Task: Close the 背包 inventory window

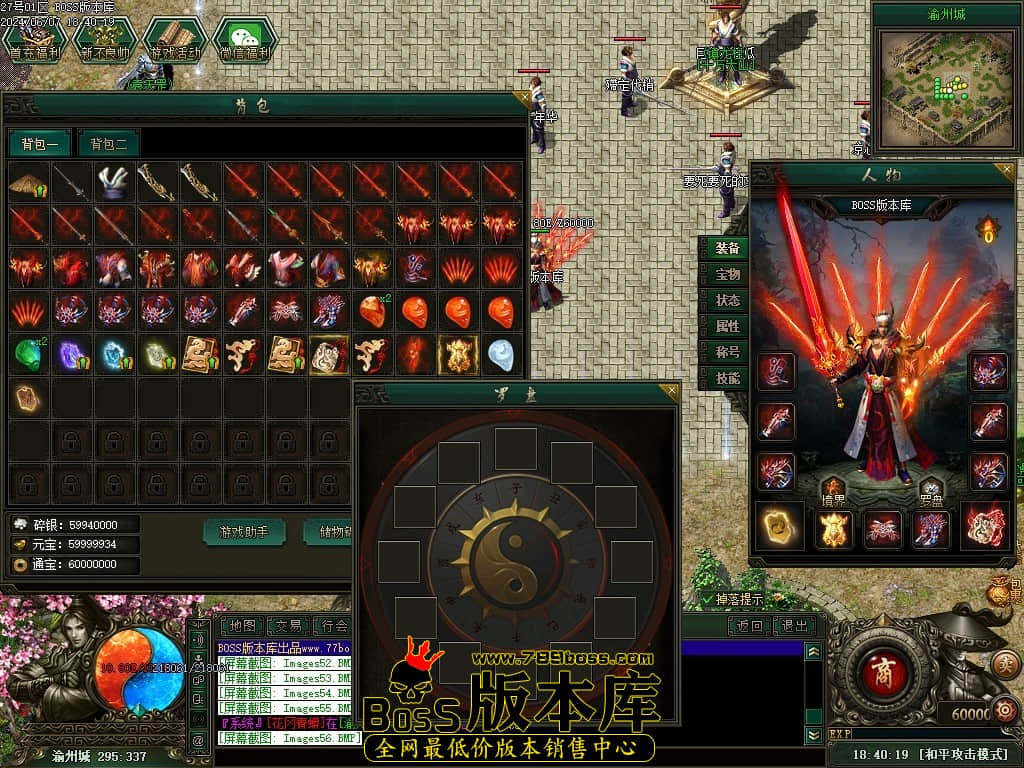Action: tap(522, 99)
